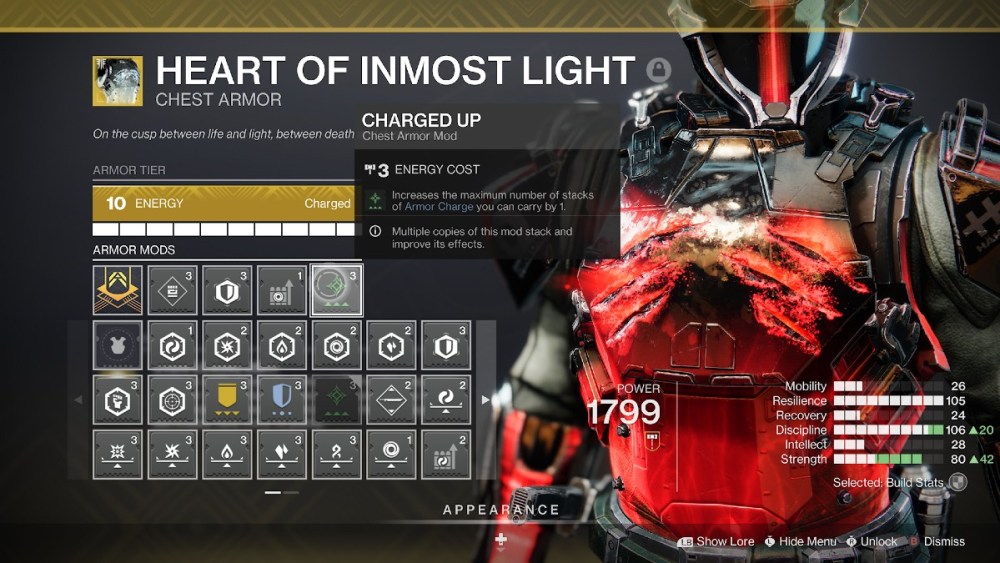Choose the empty chest armor silhouette mod

(117, 345)
